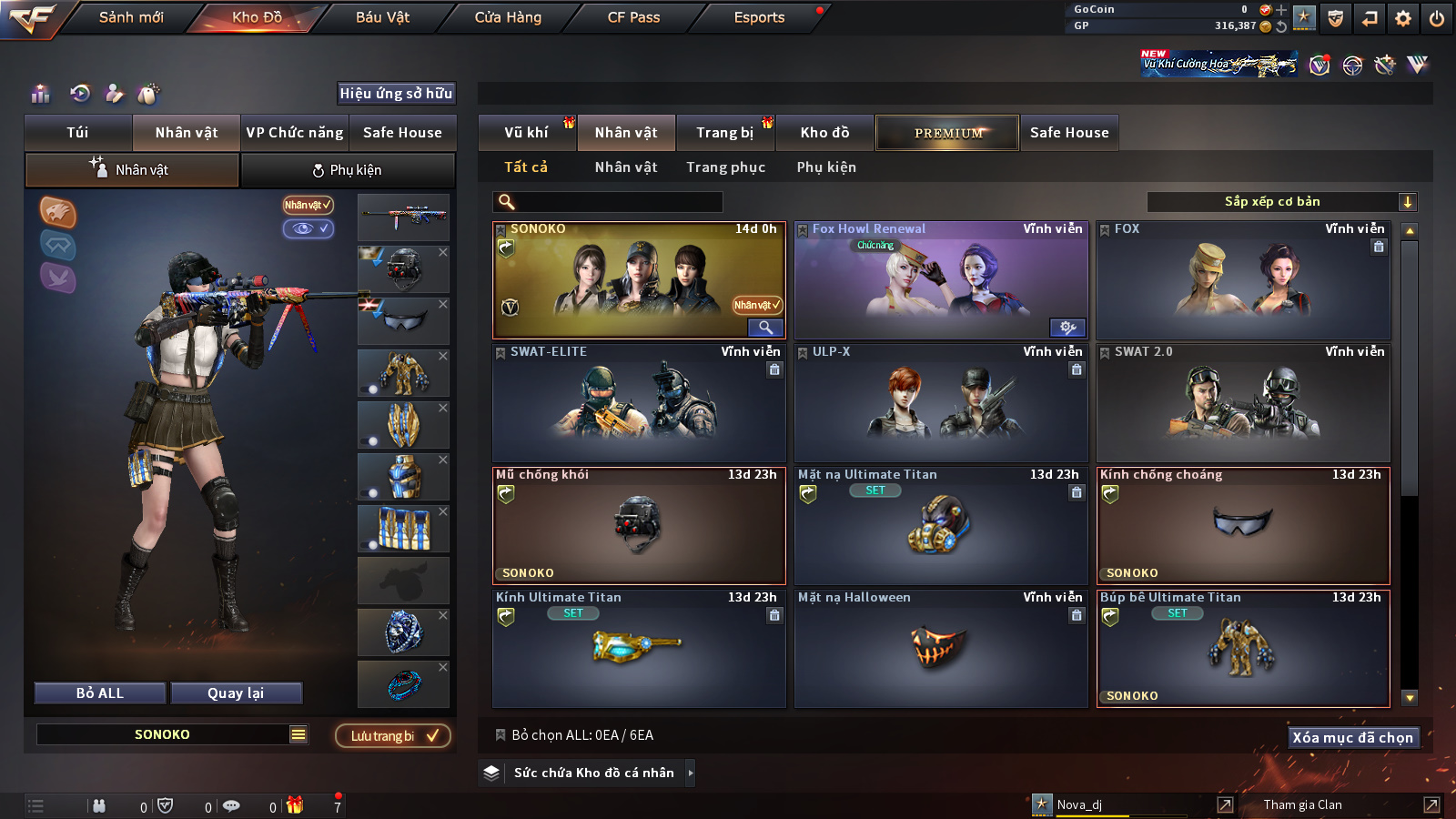1456x819 pixels.
Task: Click Xóa mục đã chọn button
Action: pos(1352,737)
